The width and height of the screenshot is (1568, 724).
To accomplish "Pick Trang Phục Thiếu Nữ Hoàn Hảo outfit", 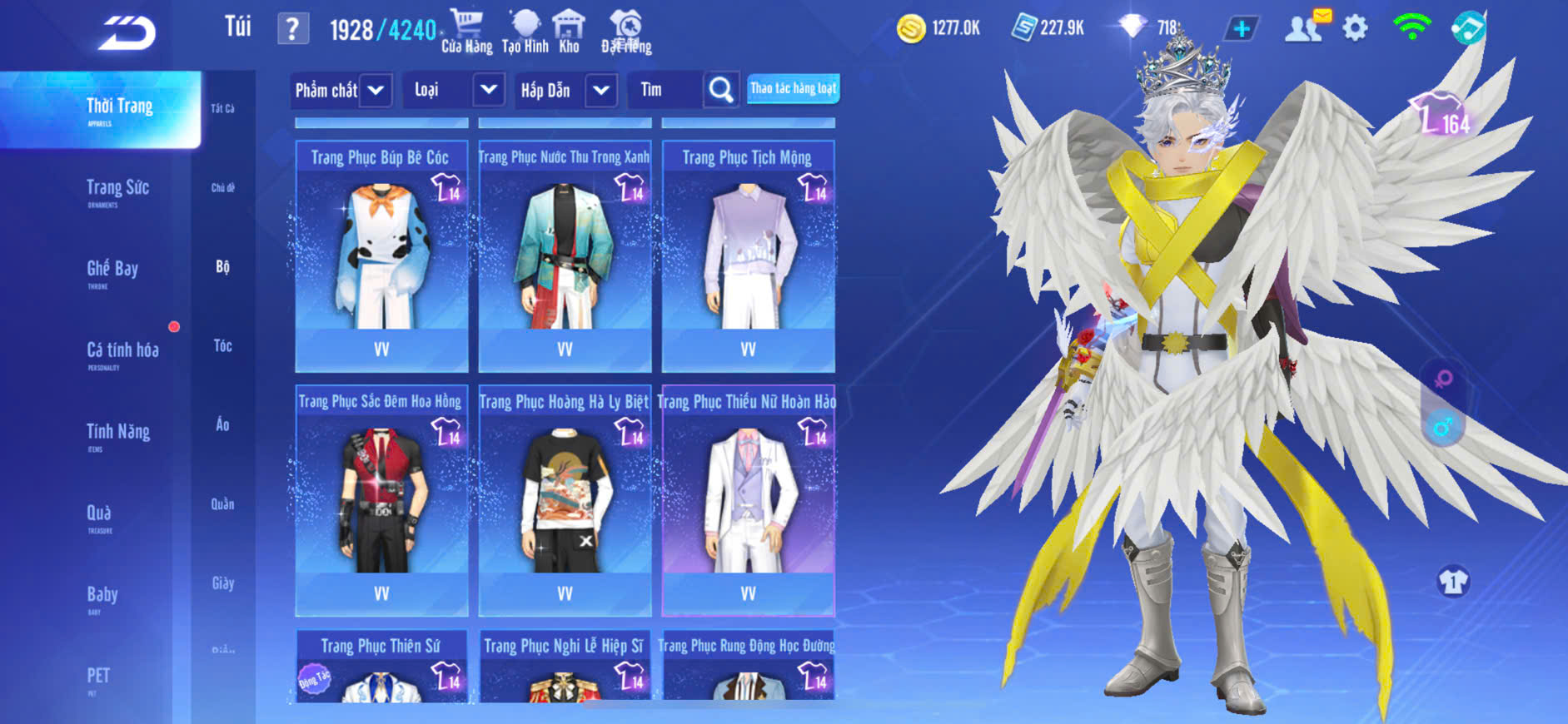I will pyautogui.click(x=748, y=500).
